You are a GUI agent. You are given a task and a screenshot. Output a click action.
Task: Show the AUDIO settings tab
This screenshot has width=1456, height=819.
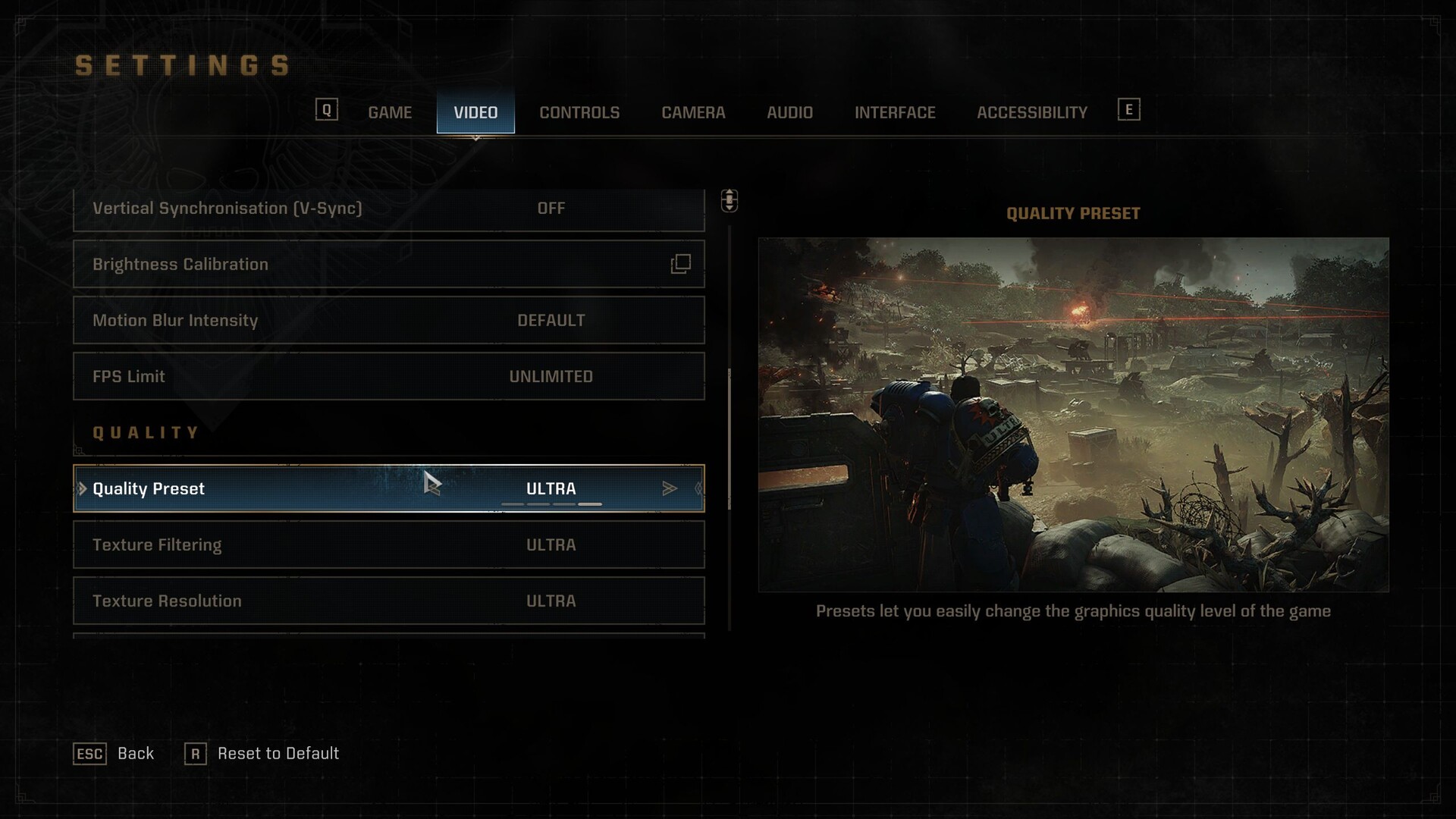789,112
